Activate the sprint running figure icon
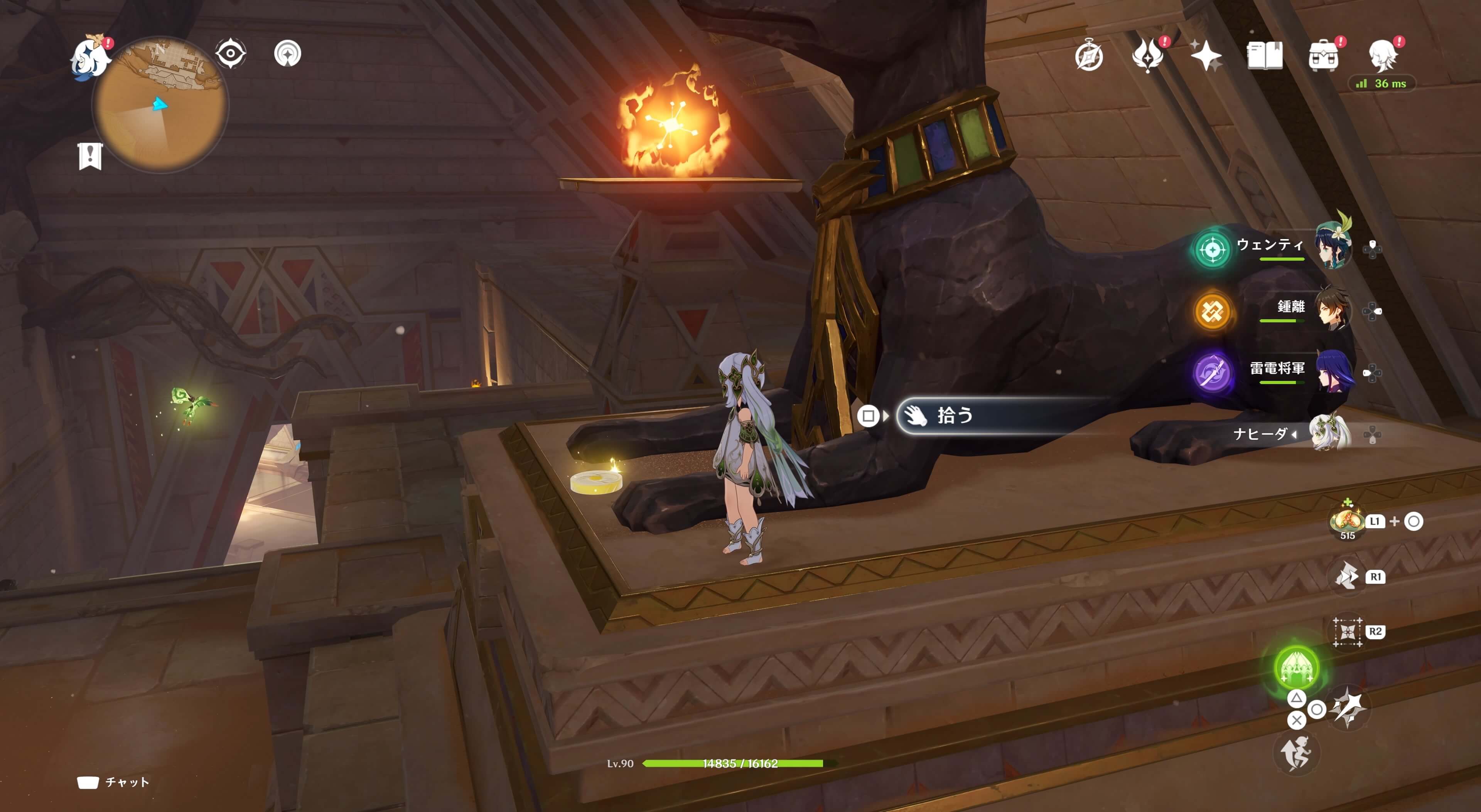This screenshot has height=812, width=1481. tap(1296, 753)
